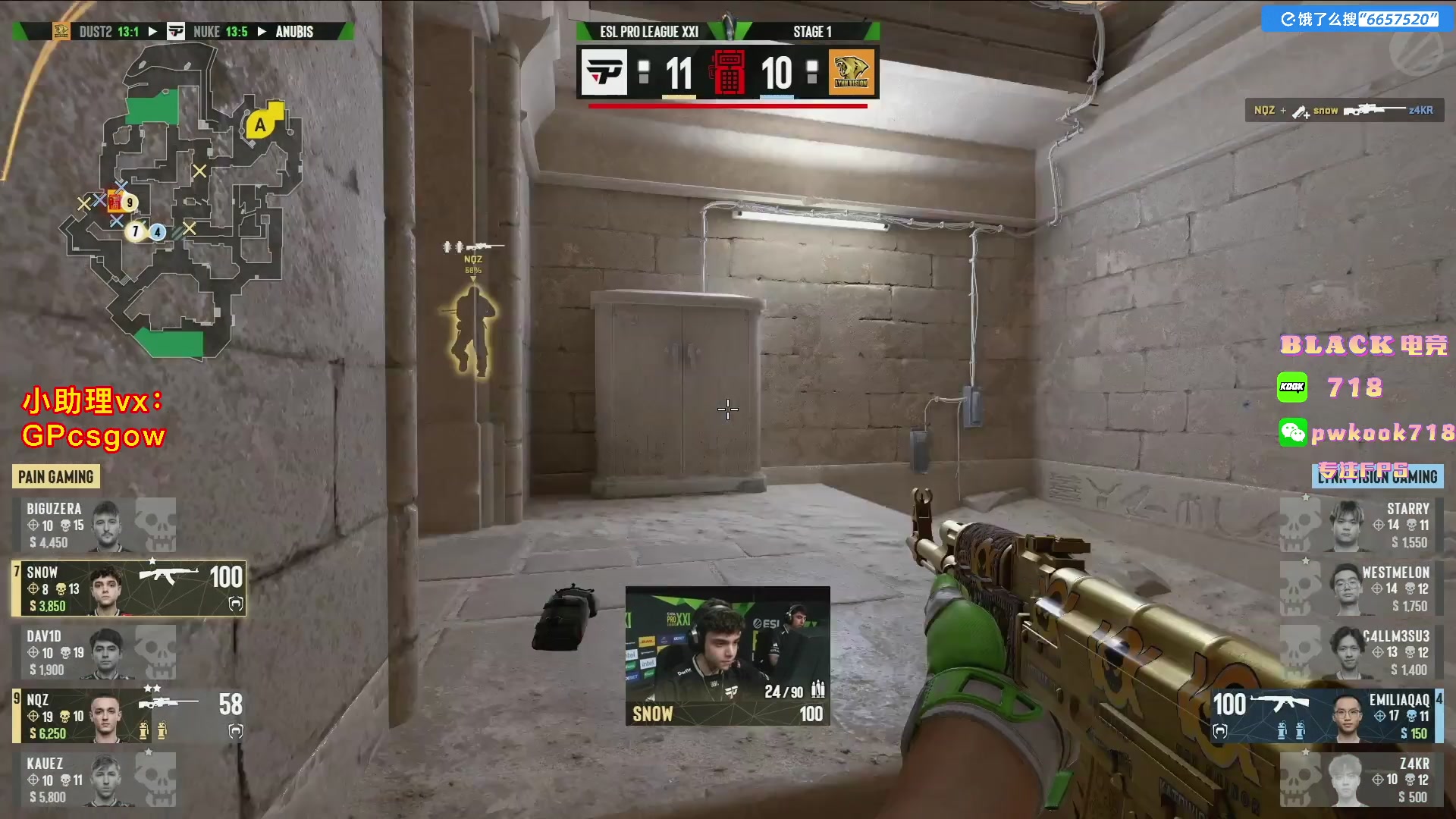Click the SNOW player webcam feed
The image size is (1456, 819).
pyautogui.click(x=727, y=656)
